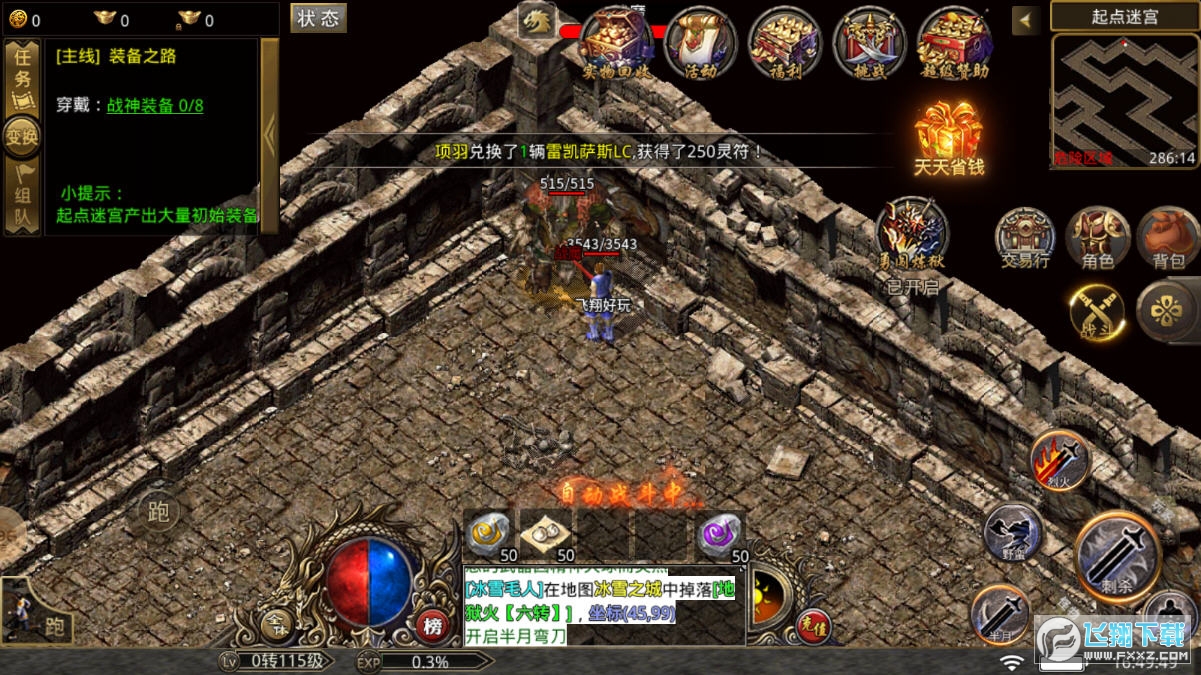1201x675 pixels.
Task: Trigger the 刺杀 sword attack skill
Action: (x=1118, y=556)
